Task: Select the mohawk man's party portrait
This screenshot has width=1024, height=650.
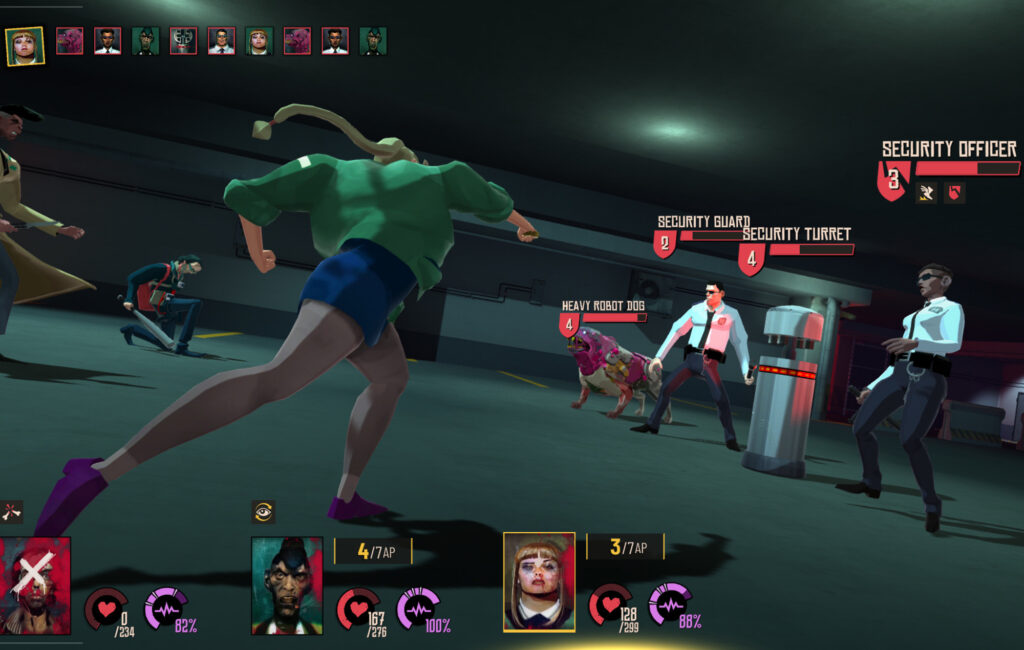Action: click(287, 586)
